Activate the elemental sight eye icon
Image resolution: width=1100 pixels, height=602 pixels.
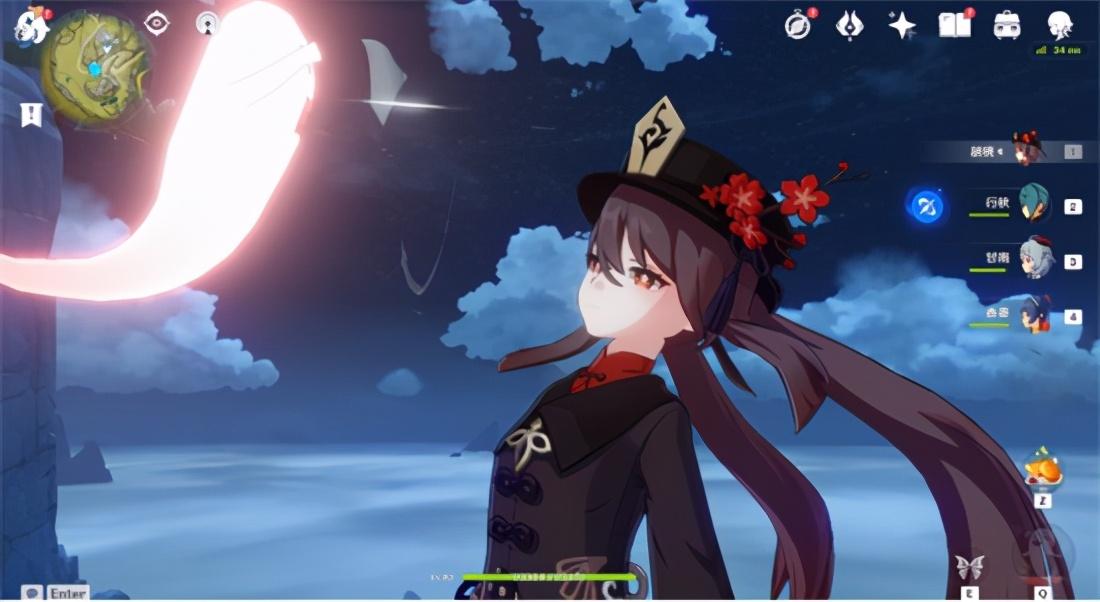(x=157, y=23)
